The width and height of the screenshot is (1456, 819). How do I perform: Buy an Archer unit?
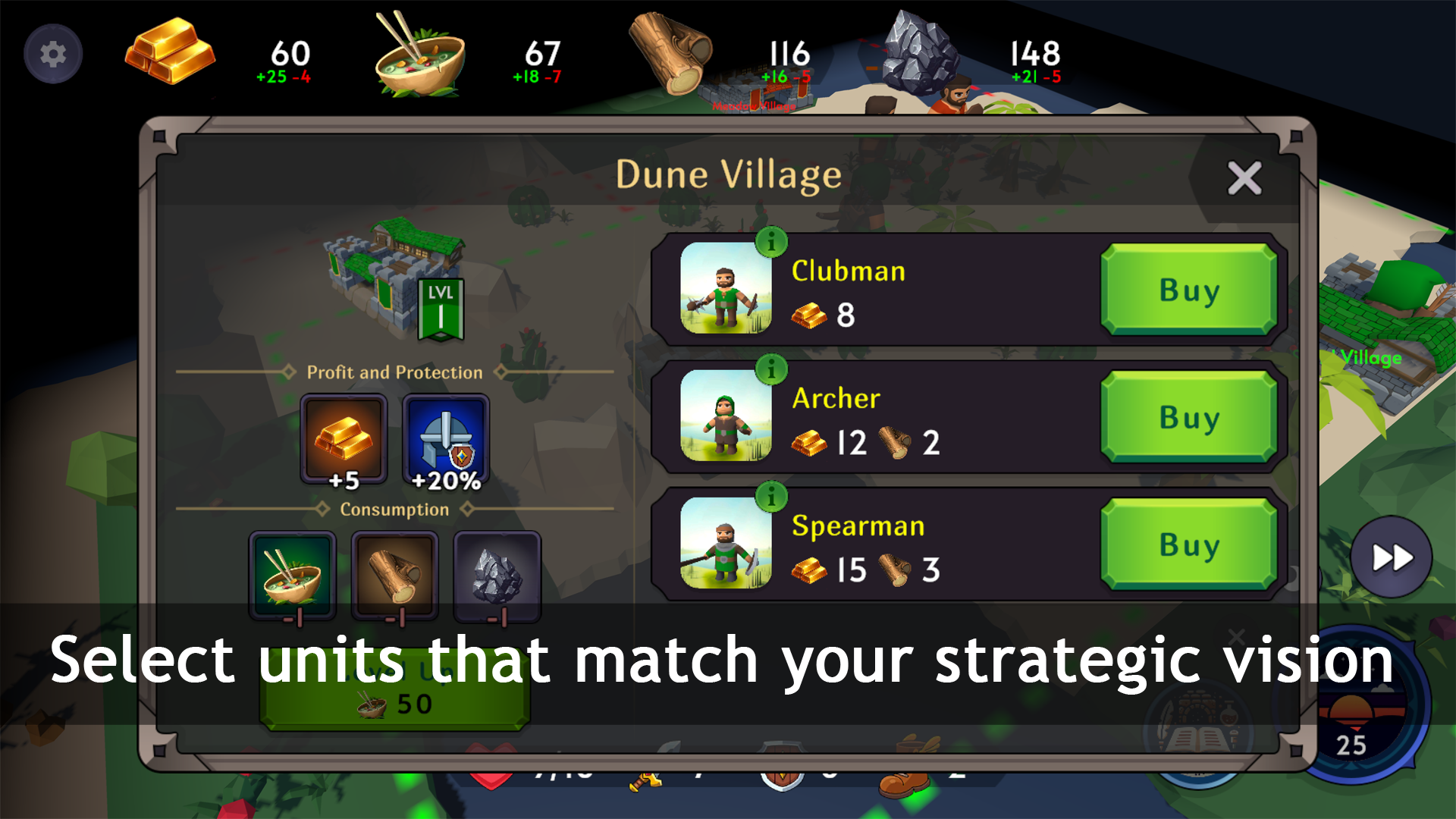click(x=1189, y=416)
